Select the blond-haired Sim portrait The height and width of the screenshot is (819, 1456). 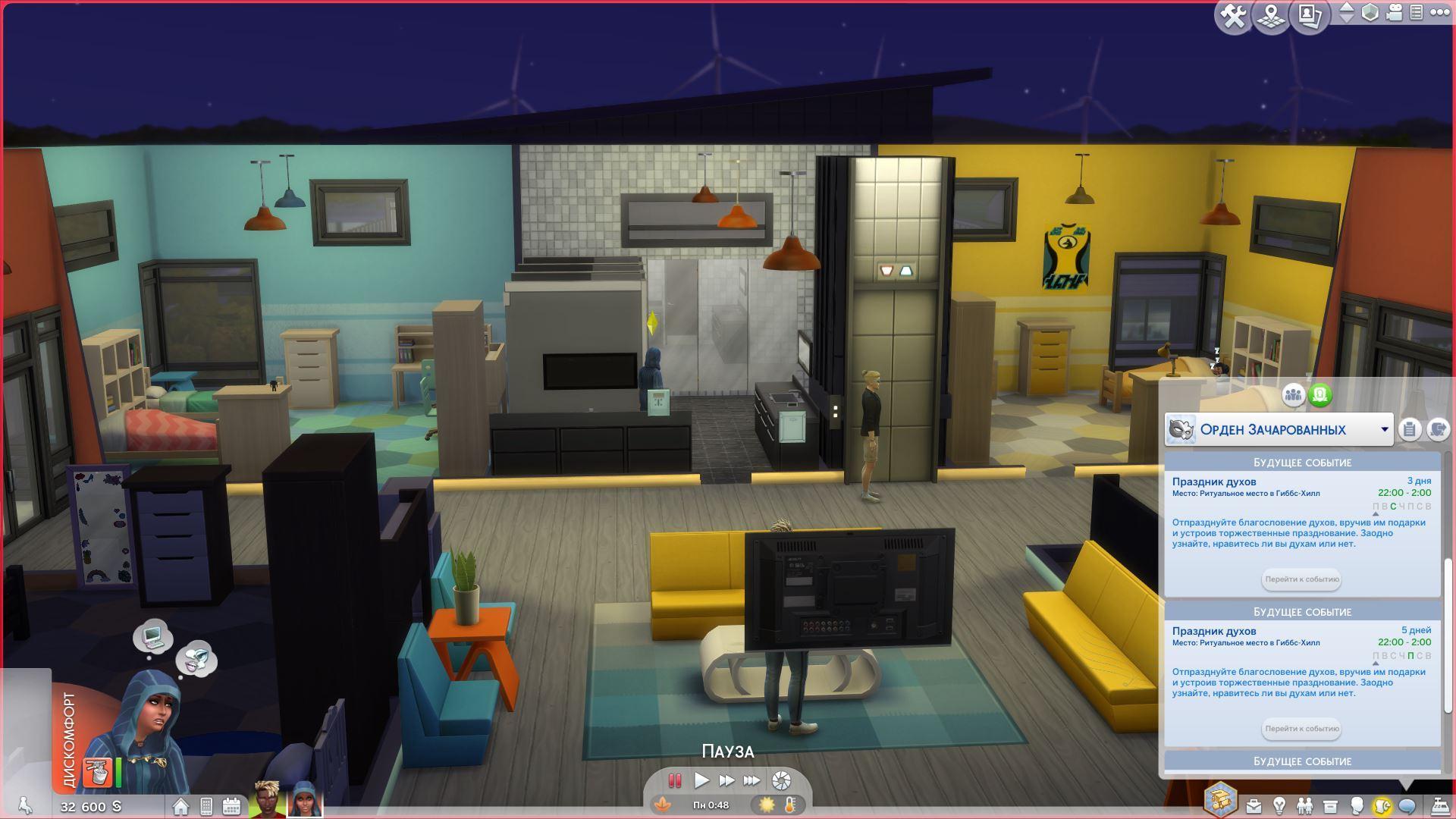(x=267, y=800)
